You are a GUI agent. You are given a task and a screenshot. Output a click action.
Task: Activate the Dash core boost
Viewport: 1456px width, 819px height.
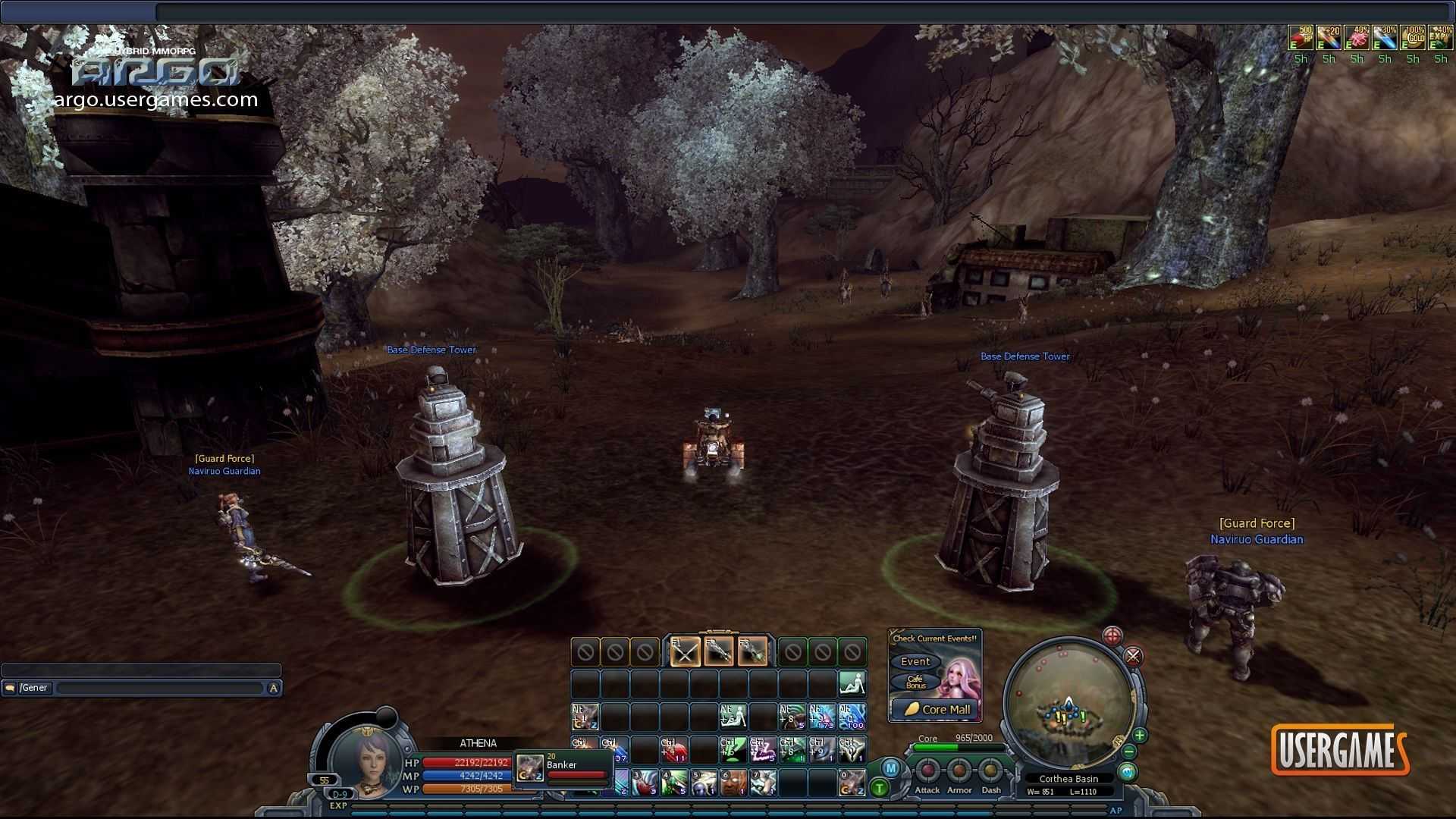[x=990, y=771]
